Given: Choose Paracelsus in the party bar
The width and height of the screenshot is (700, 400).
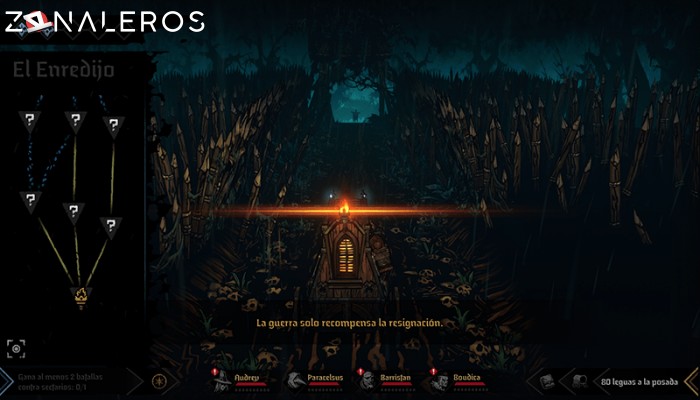Looking at the screenshot, I should 294,381.
